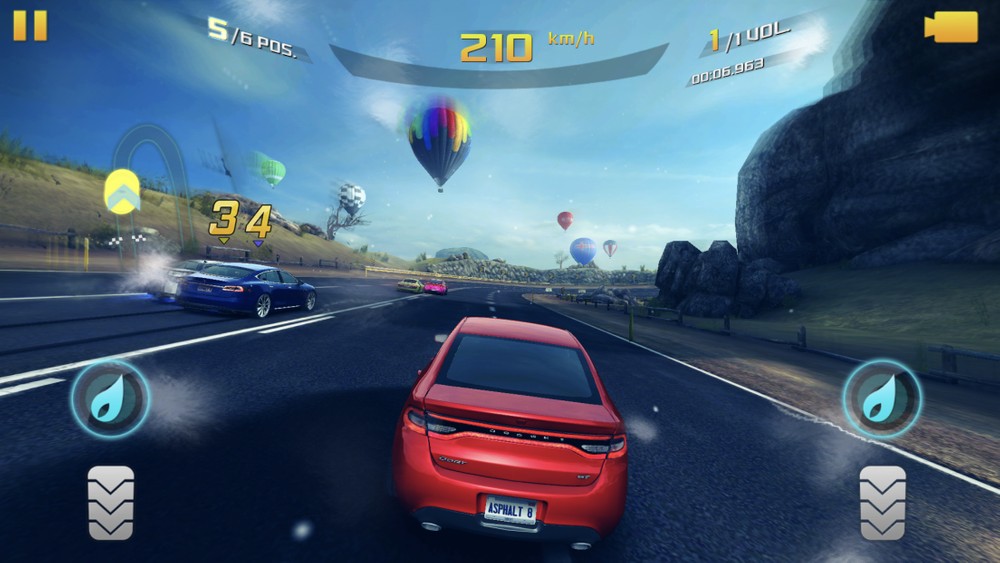Image resolution: width=1000 pixels, height=563 pixels.
Task: Switch the camera view with the camera icon
Action: 950,27
